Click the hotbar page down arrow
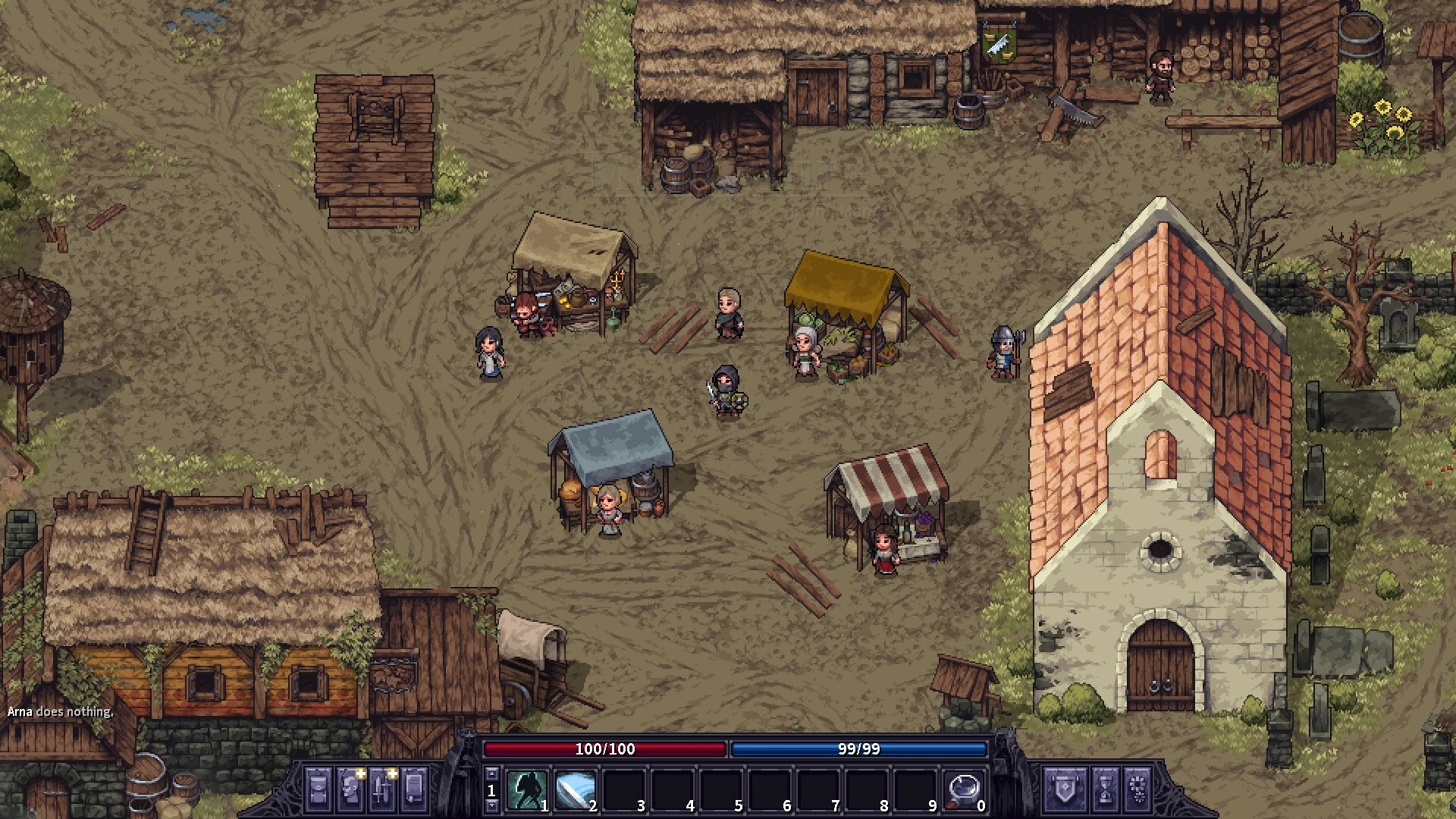 click(491, 806)
